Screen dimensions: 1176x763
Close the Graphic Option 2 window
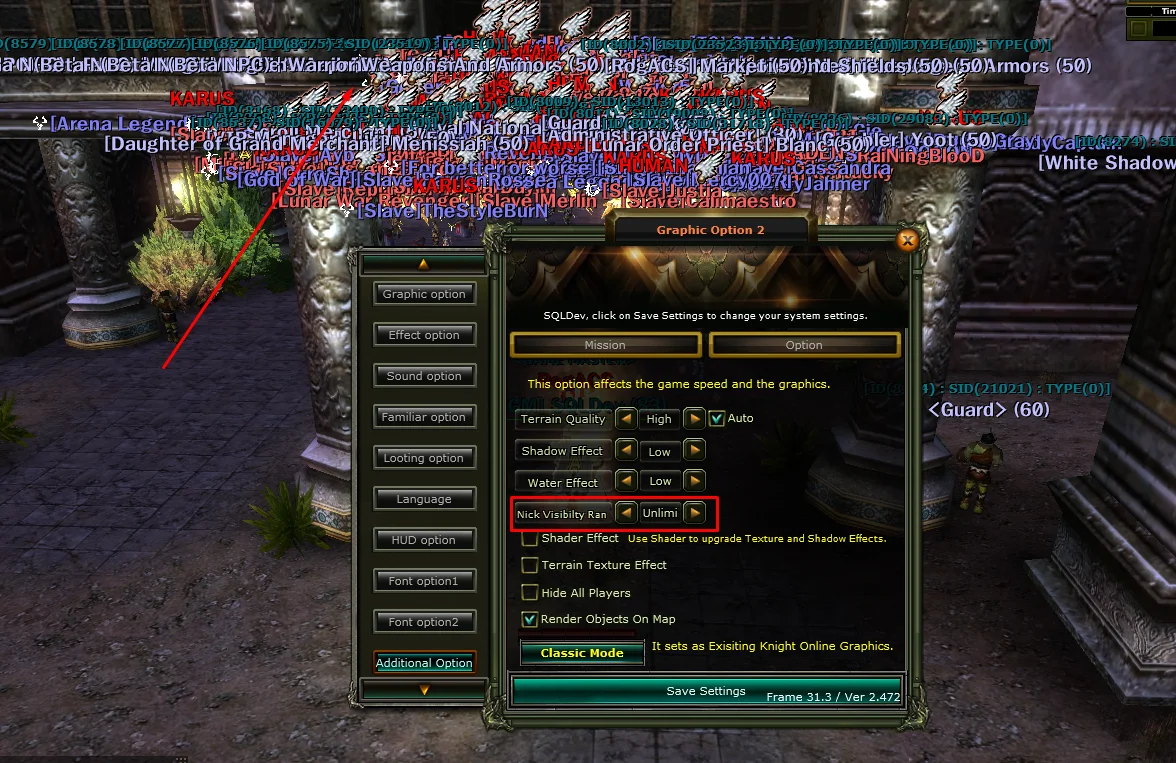(907, 240)
